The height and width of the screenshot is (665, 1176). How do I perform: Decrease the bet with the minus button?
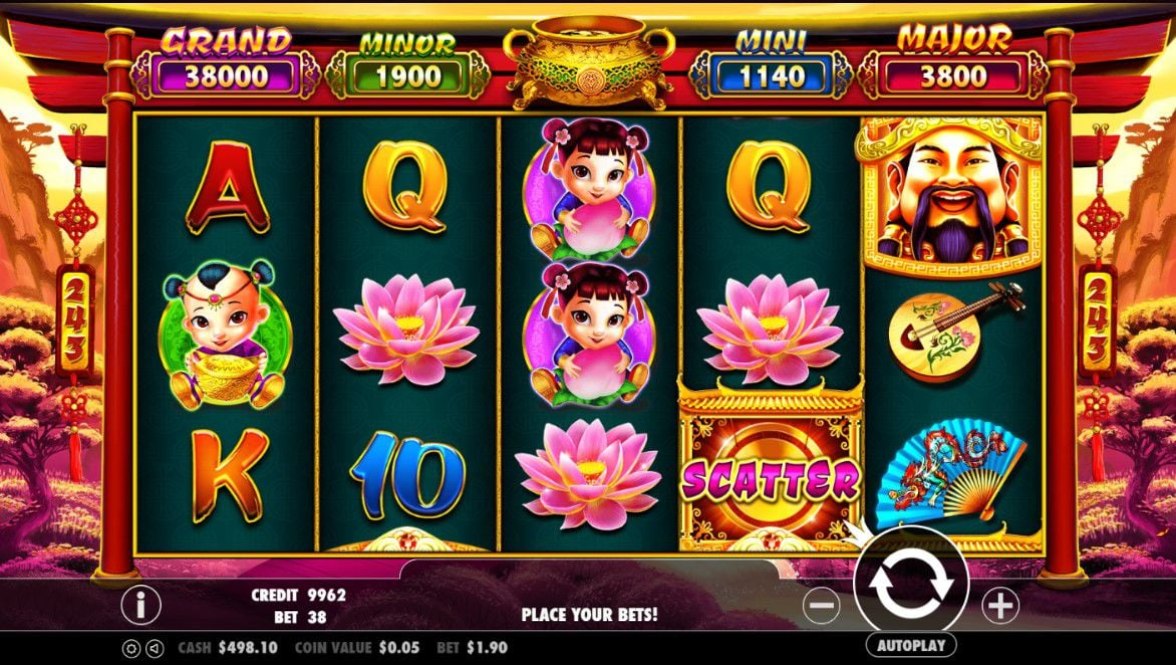[x=821, y=605]
